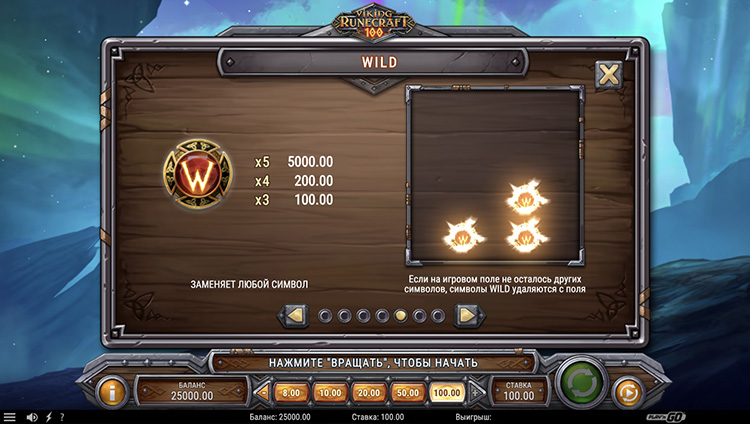Go to the previous paytable page
750x424 pixels.
click(296, 316)
